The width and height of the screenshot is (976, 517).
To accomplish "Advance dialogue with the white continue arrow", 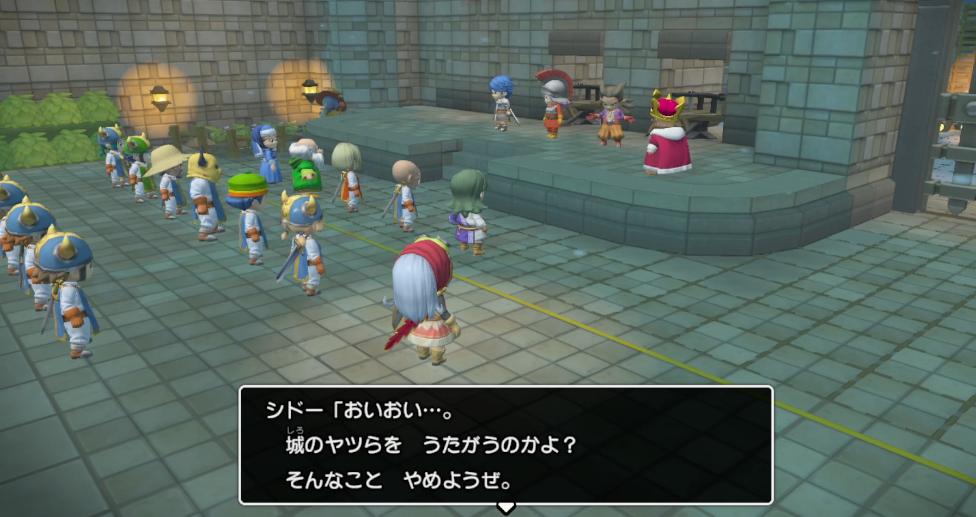I will click(x=506, y=507).
